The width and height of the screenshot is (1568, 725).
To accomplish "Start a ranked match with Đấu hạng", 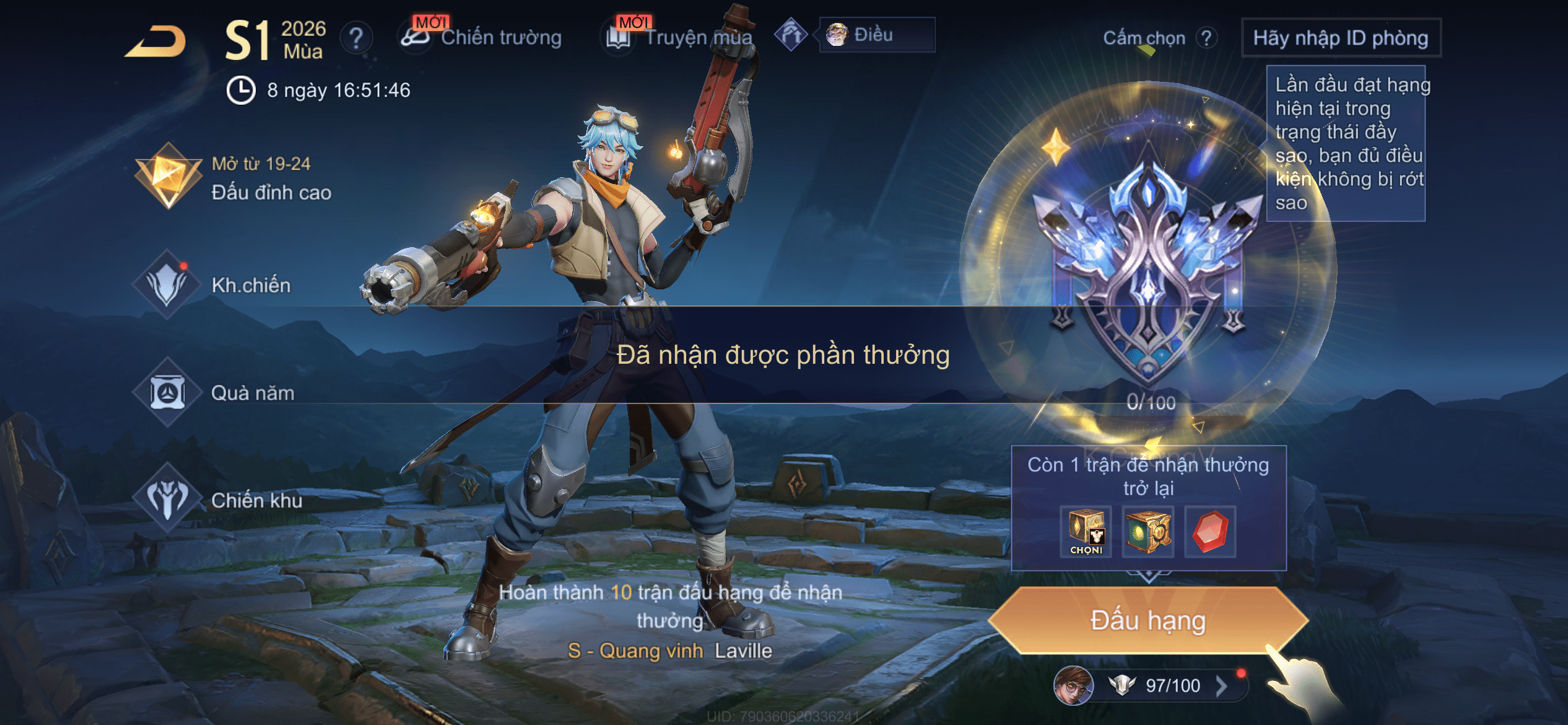I will click(1148, 620).
